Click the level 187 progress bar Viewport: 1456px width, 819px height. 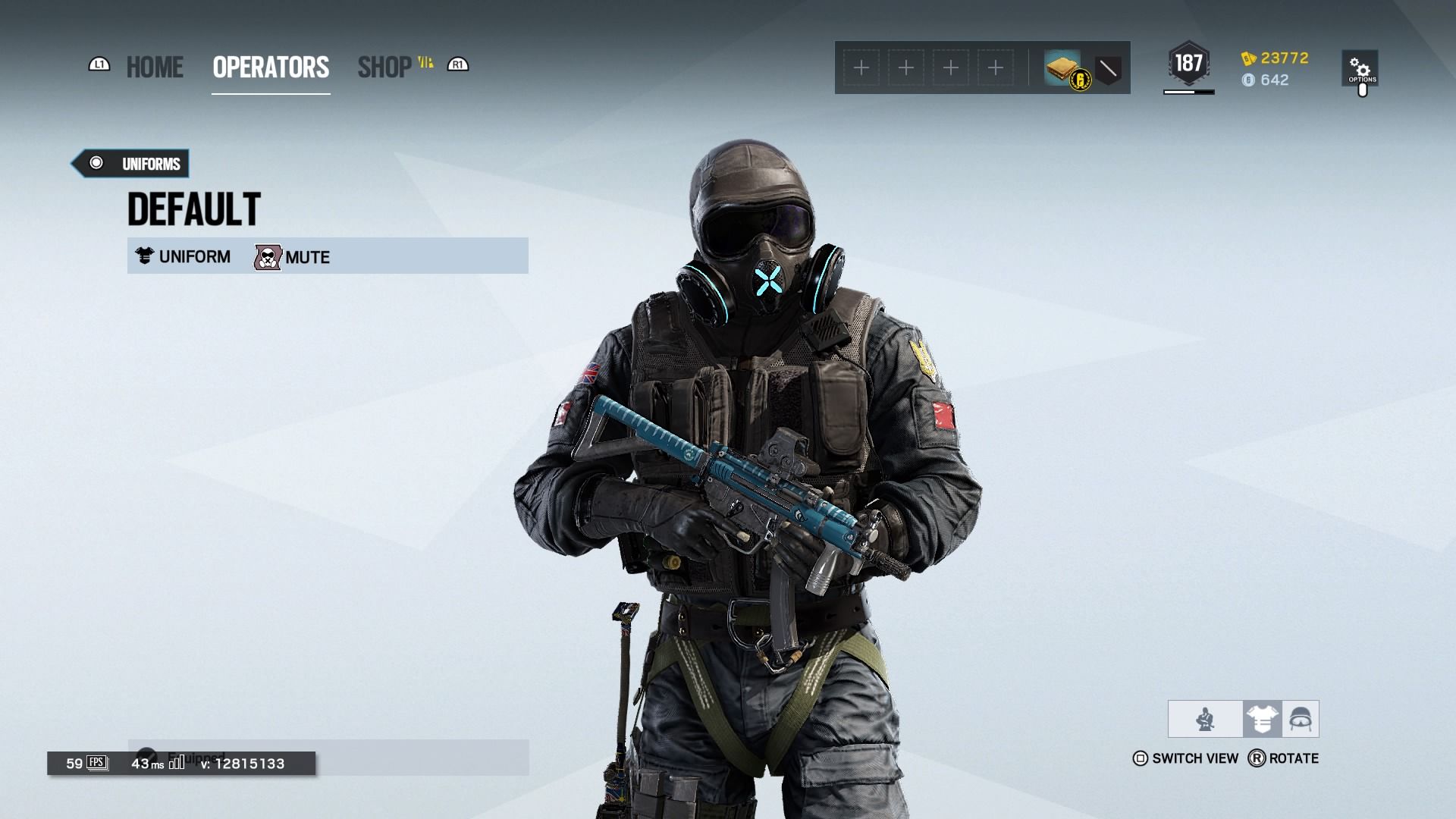pos(1188,90)
